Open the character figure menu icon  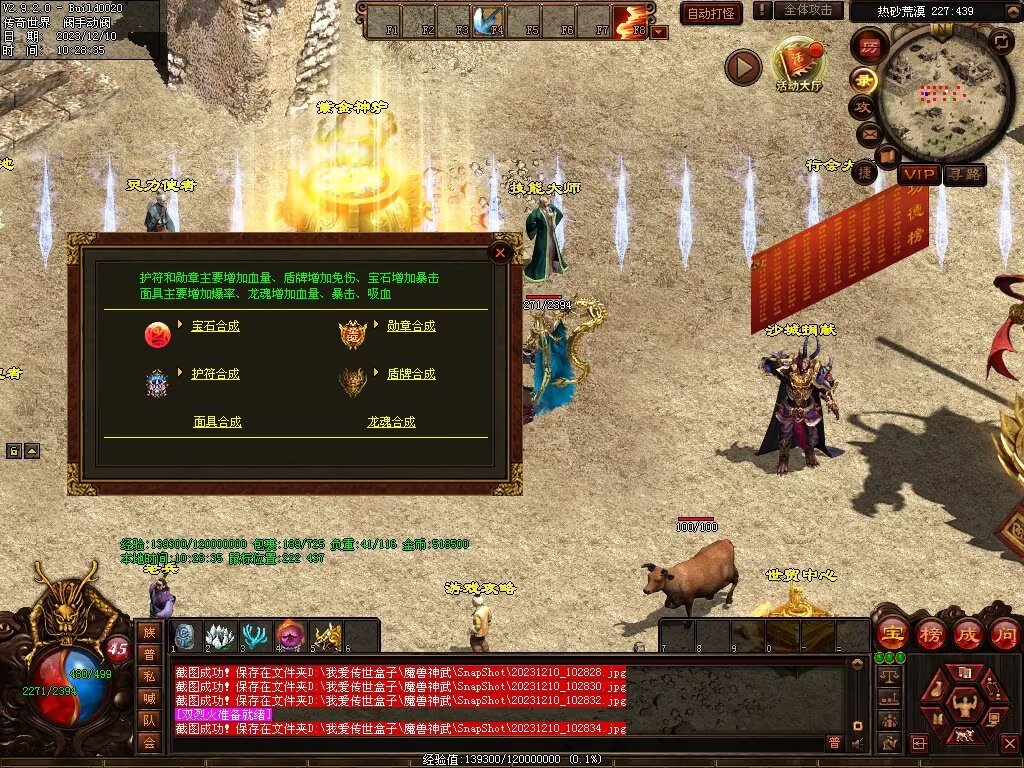coord(965,705)
